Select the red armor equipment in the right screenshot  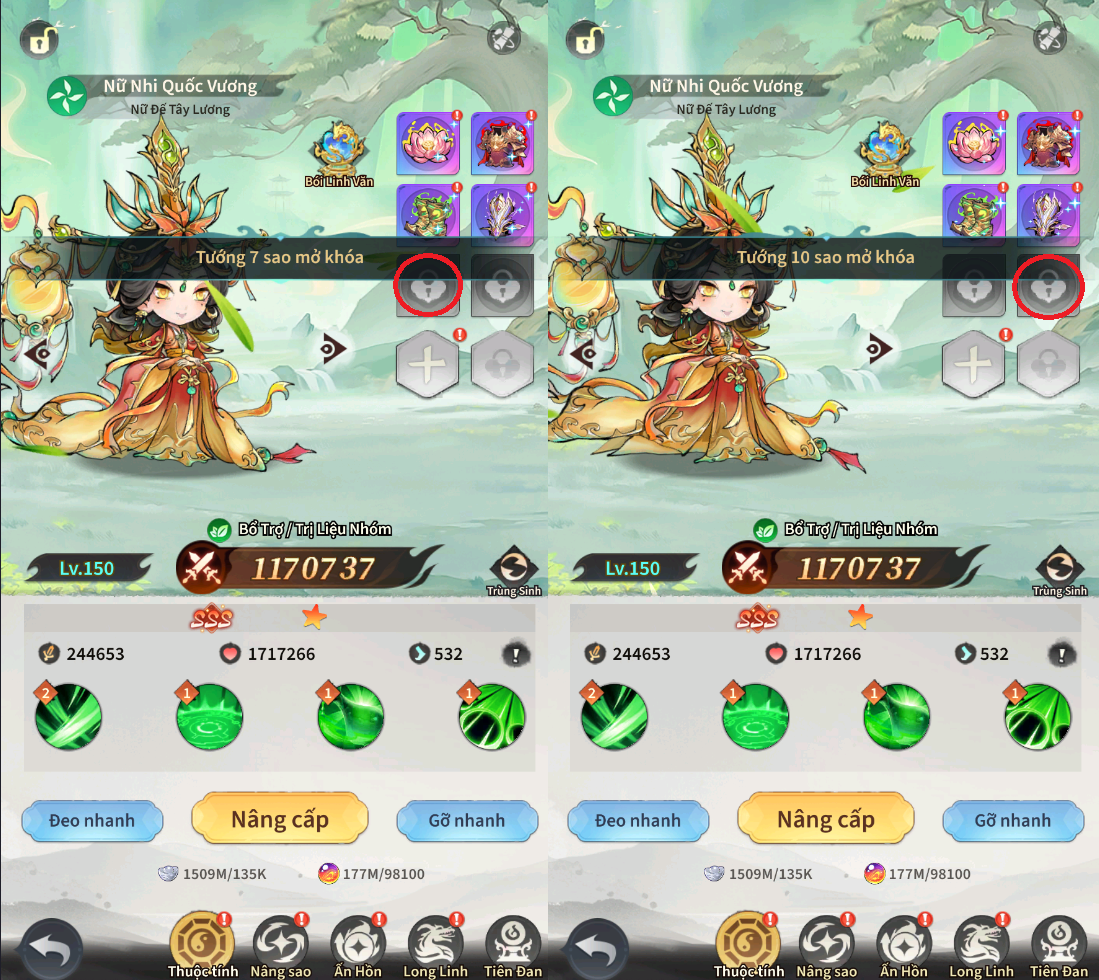tap(1048, 143)
